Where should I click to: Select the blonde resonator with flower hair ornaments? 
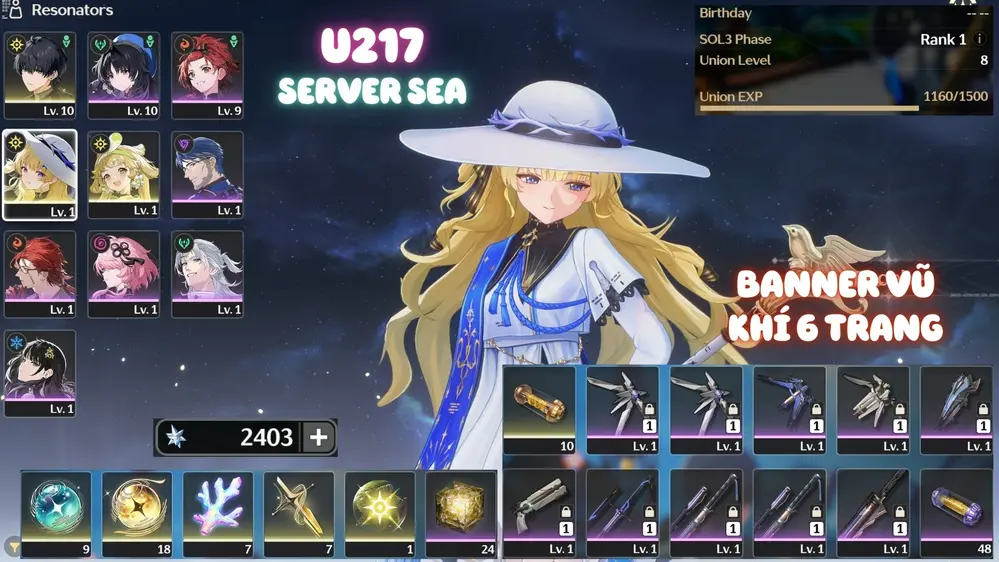123,174
